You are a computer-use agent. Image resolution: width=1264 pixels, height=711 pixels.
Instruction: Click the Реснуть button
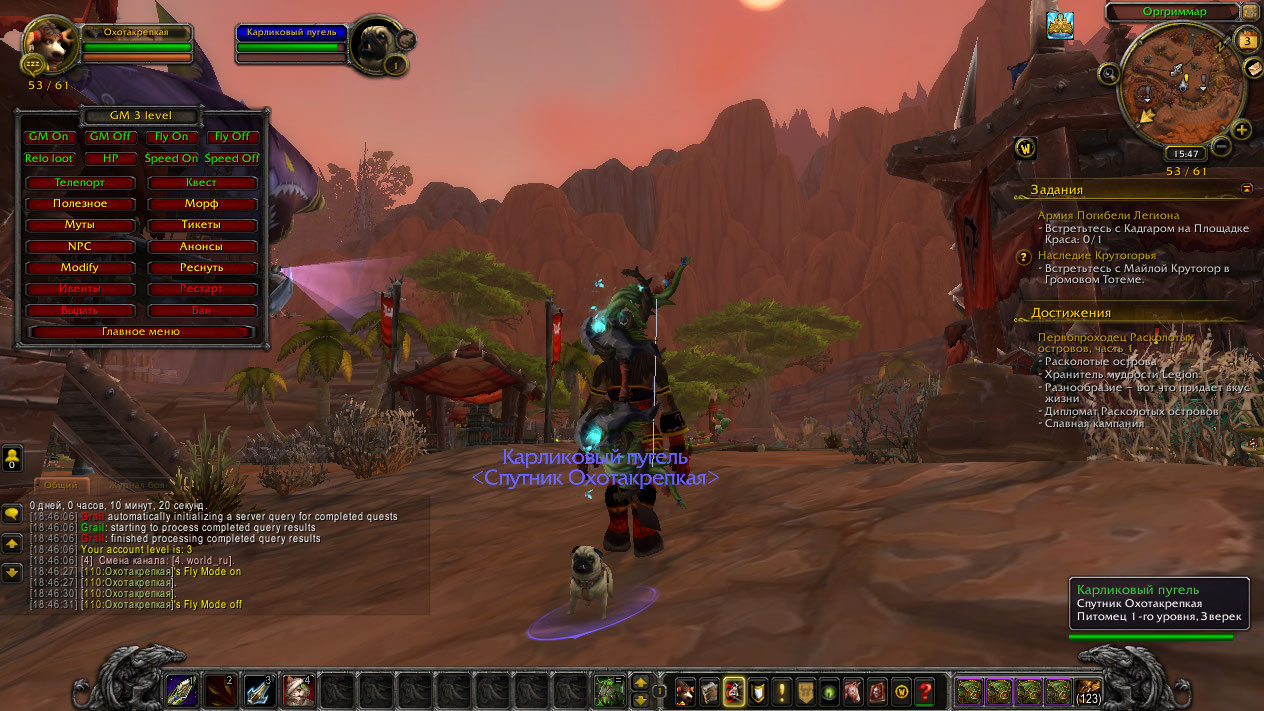point(201,268)
